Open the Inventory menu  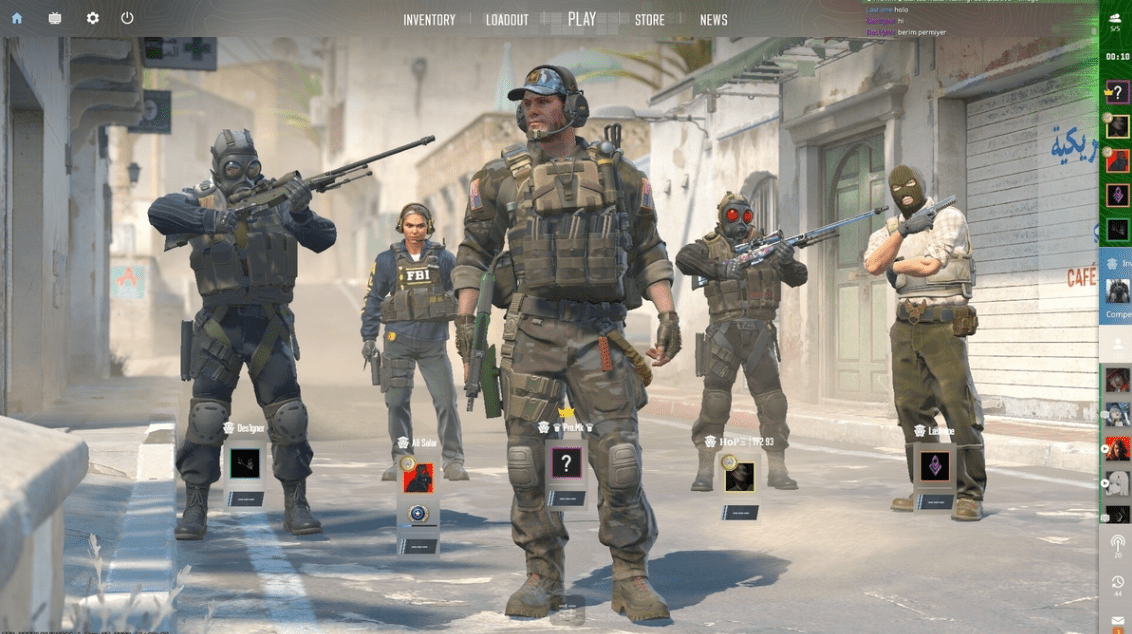tap(429, 20)
